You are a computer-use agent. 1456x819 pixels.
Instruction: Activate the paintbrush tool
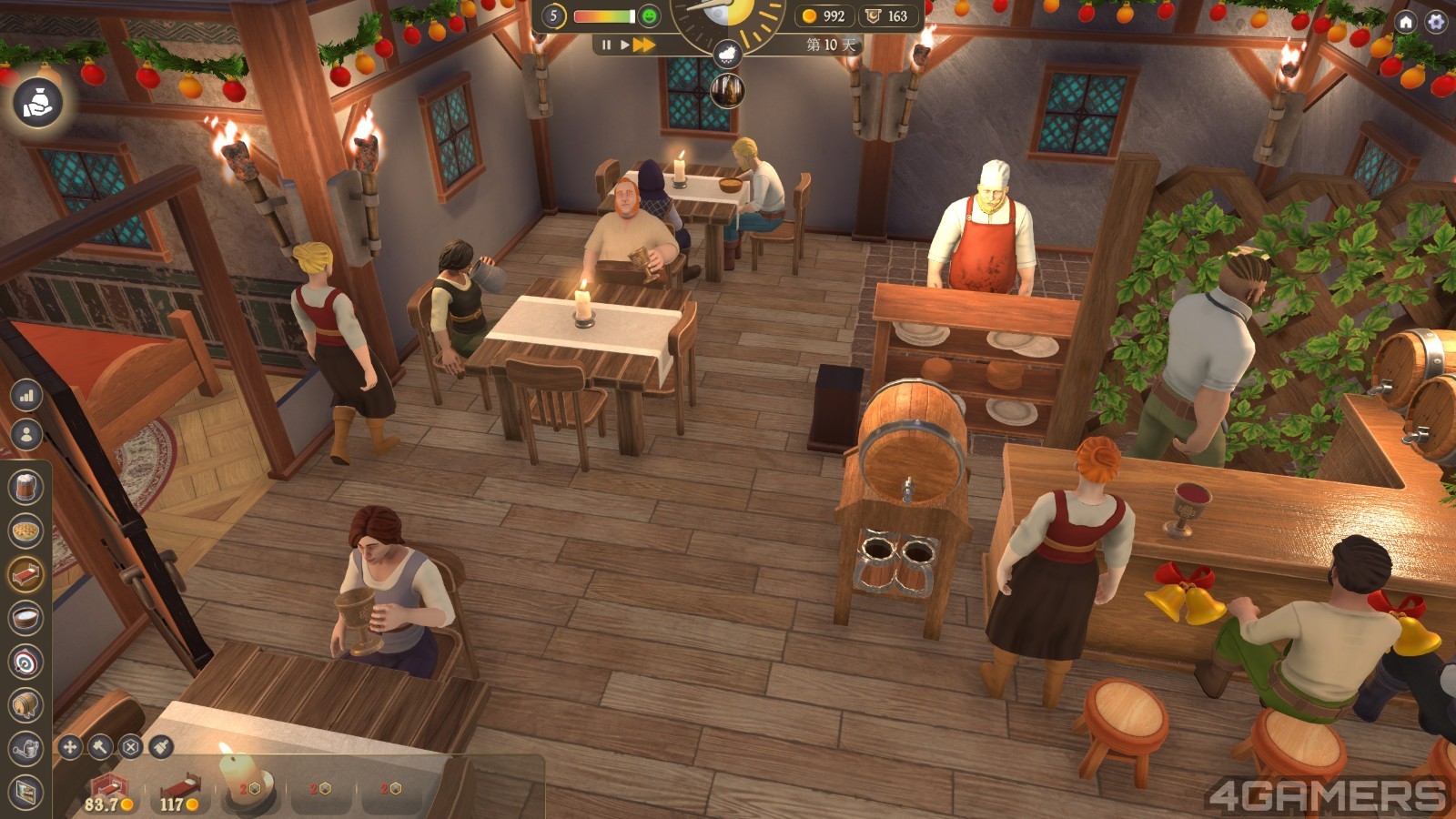pos(161,747)
